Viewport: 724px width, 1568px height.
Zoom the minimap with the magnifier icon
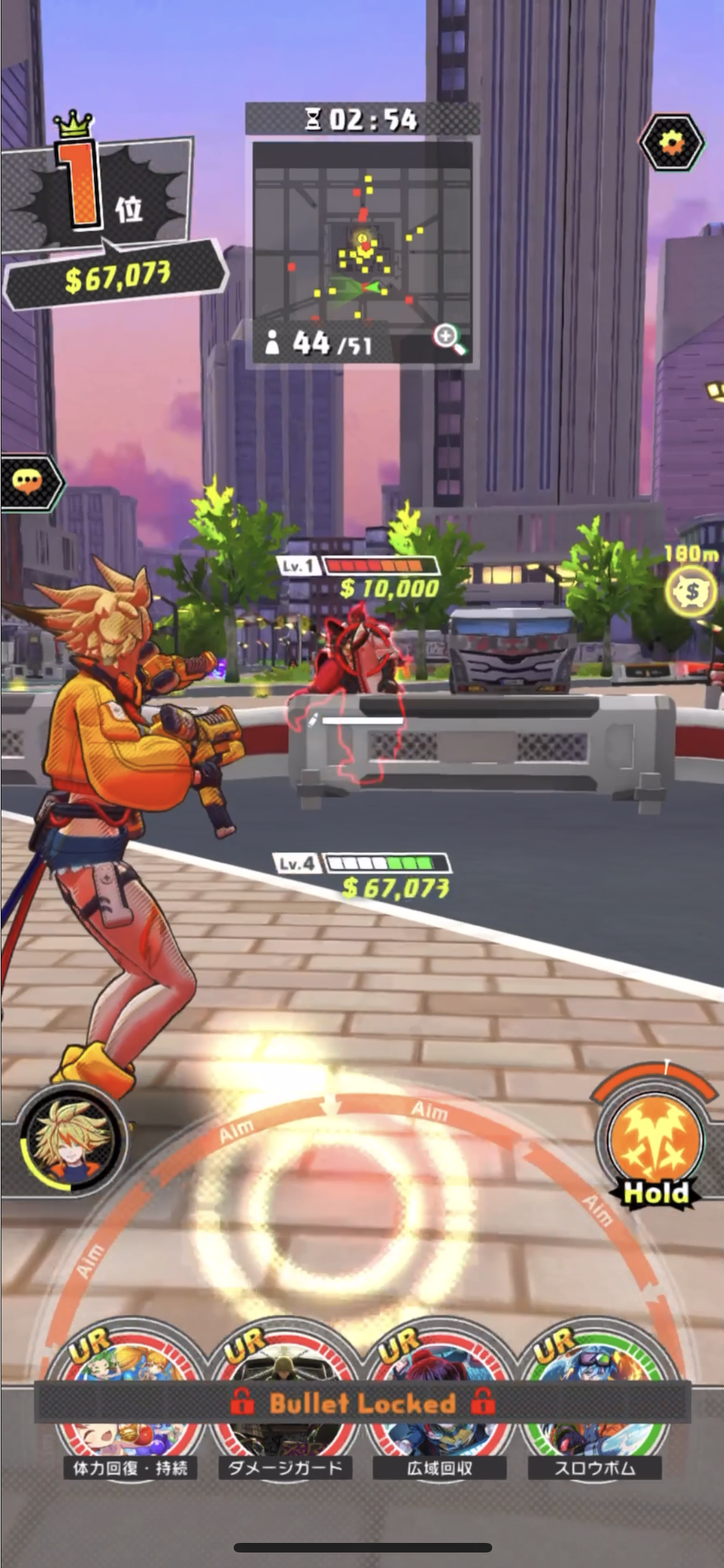click(x=449, y=339)
